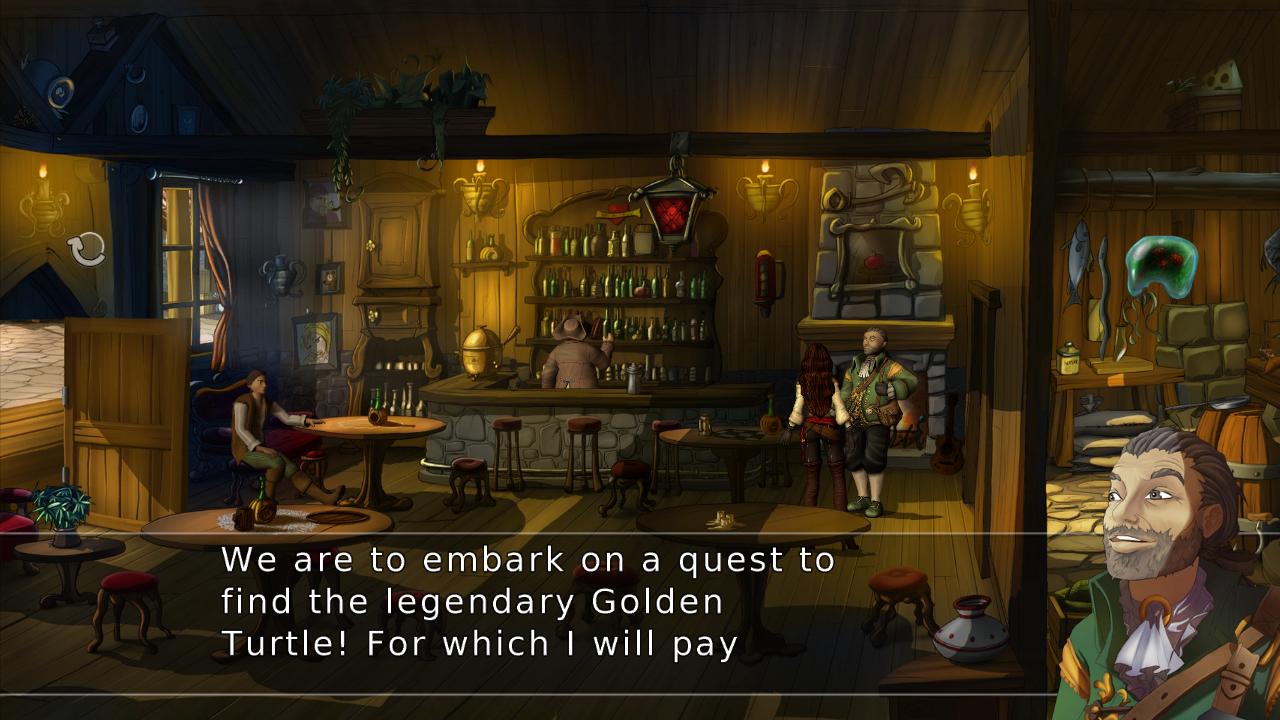Select the man in the green vest

872,400
